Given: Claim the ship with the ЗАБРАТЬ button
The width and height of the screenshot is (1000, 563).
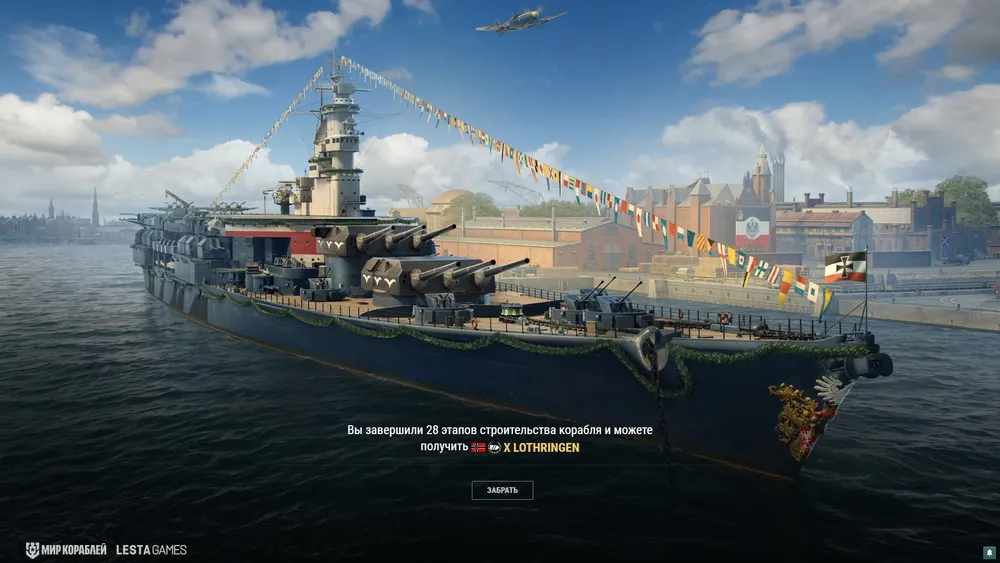Looking at the screenshot, I should [x=502, y=490].
